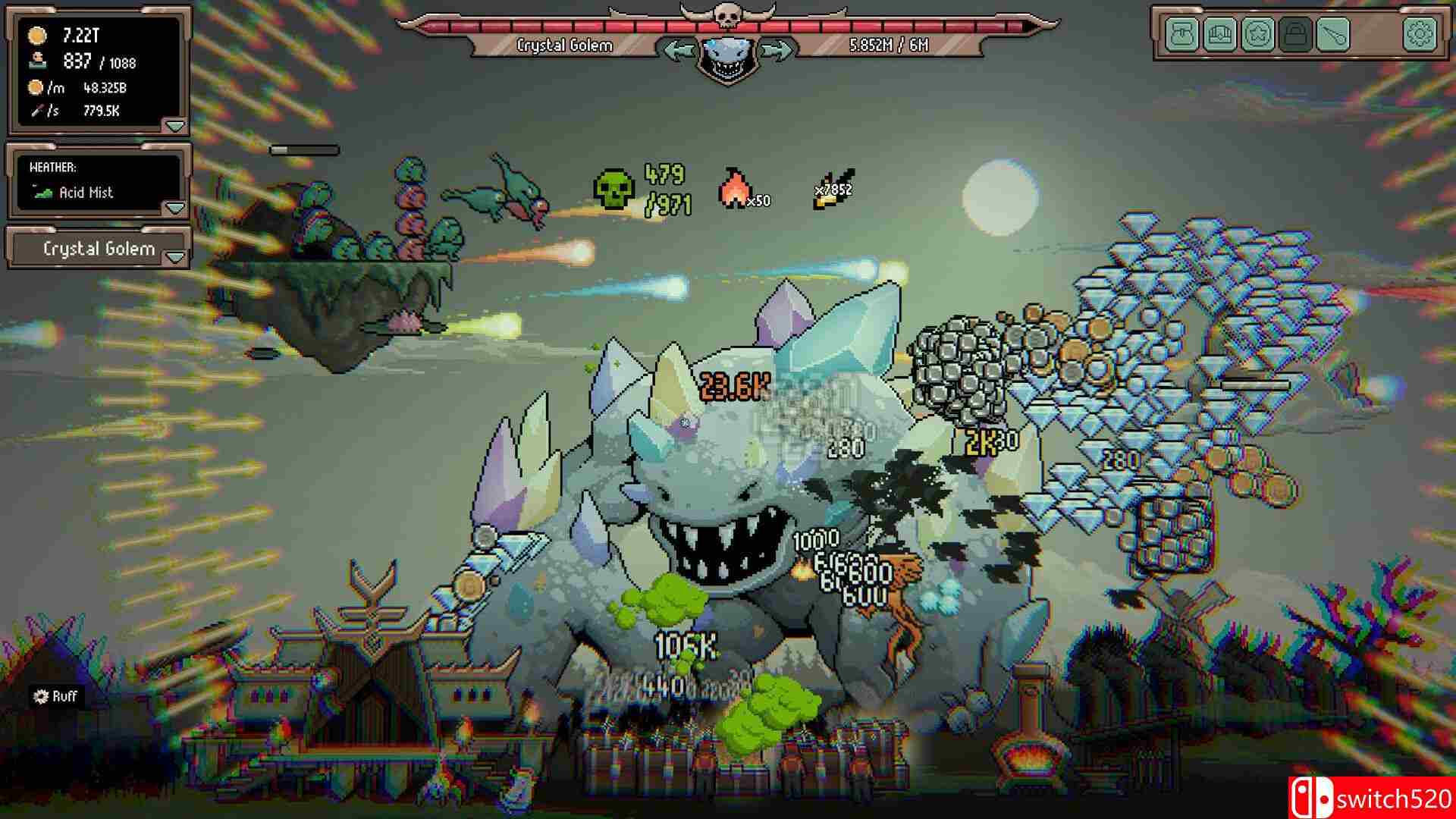Click the Acid Mist weather icon
The height and width of the screenshot is (819, 1456).
click(x=42, y=193)
